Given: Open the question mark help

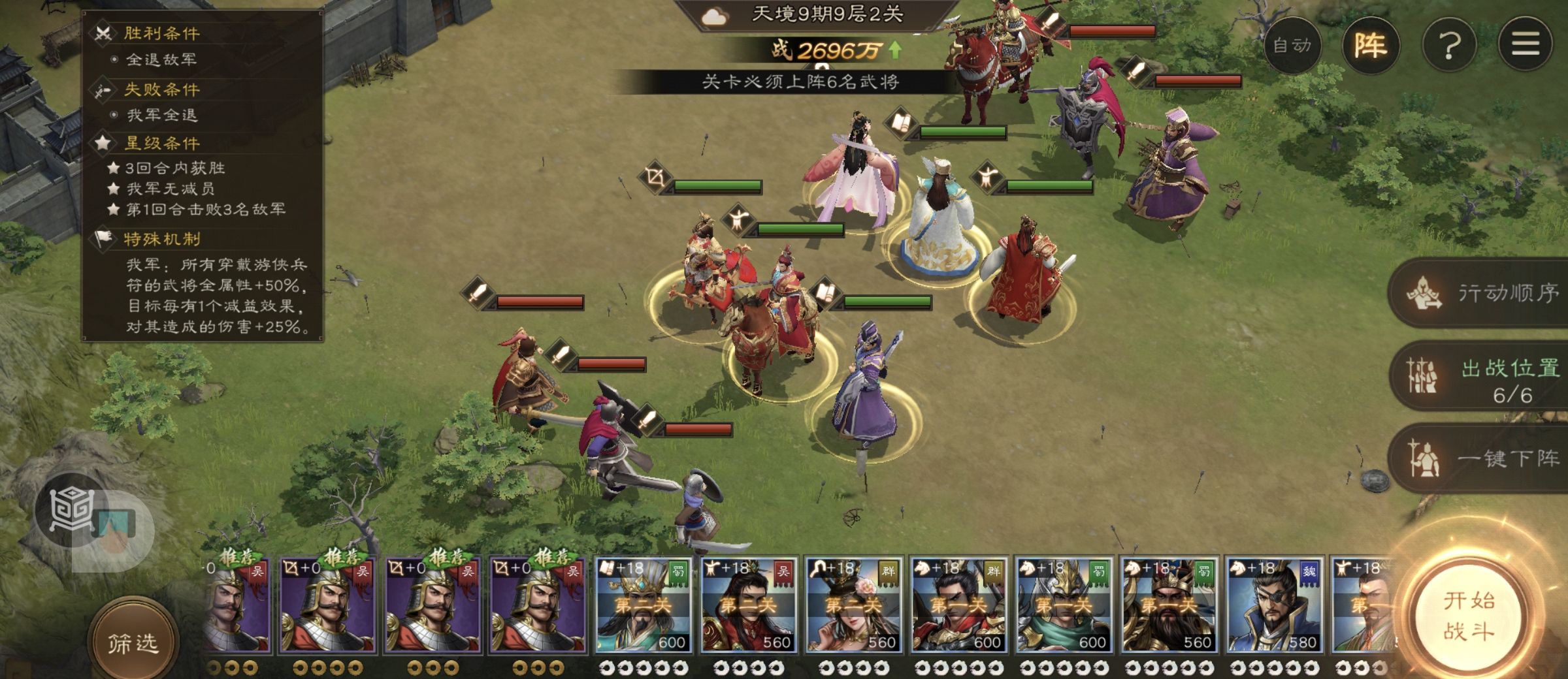Looking at the screenshot, I should pyautogui.click(x=1449, y=46).
